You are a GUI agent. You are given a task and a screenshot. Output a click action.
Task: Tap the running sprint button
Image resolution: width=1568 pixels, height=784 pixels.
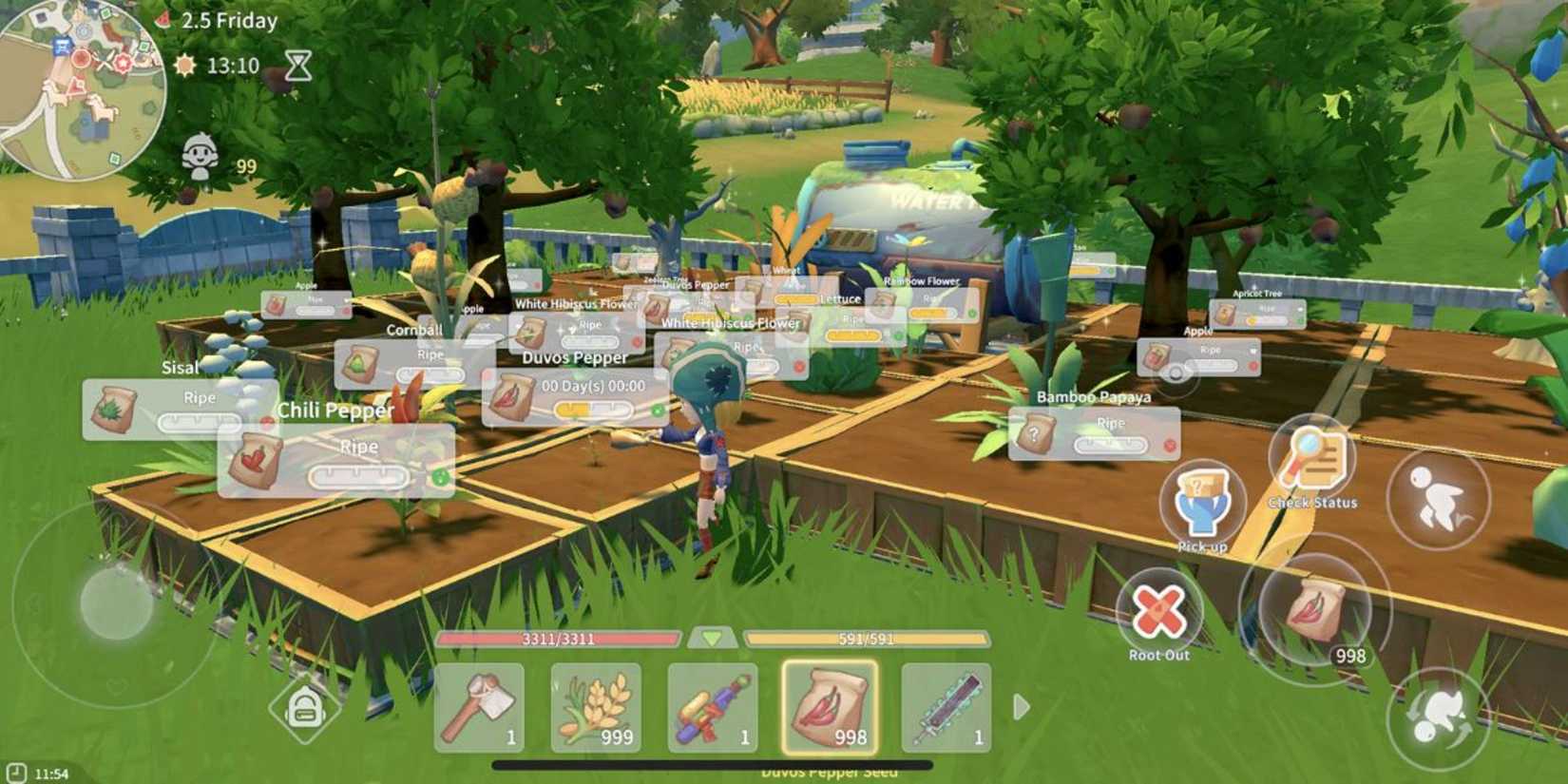[1437, 496]
